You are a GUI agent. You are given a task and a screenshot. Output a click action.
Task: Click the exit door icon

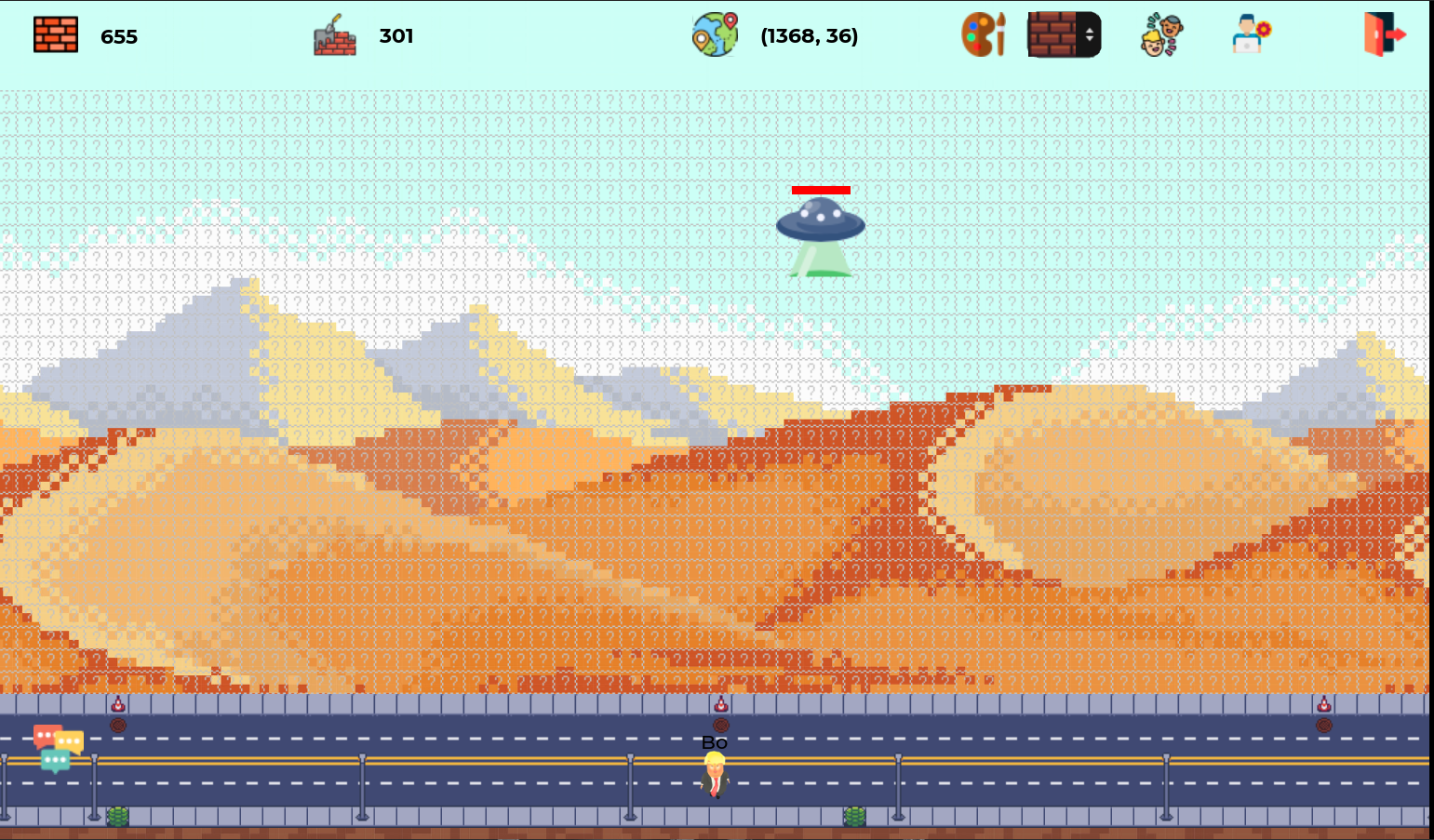[x=1384, y=34]
